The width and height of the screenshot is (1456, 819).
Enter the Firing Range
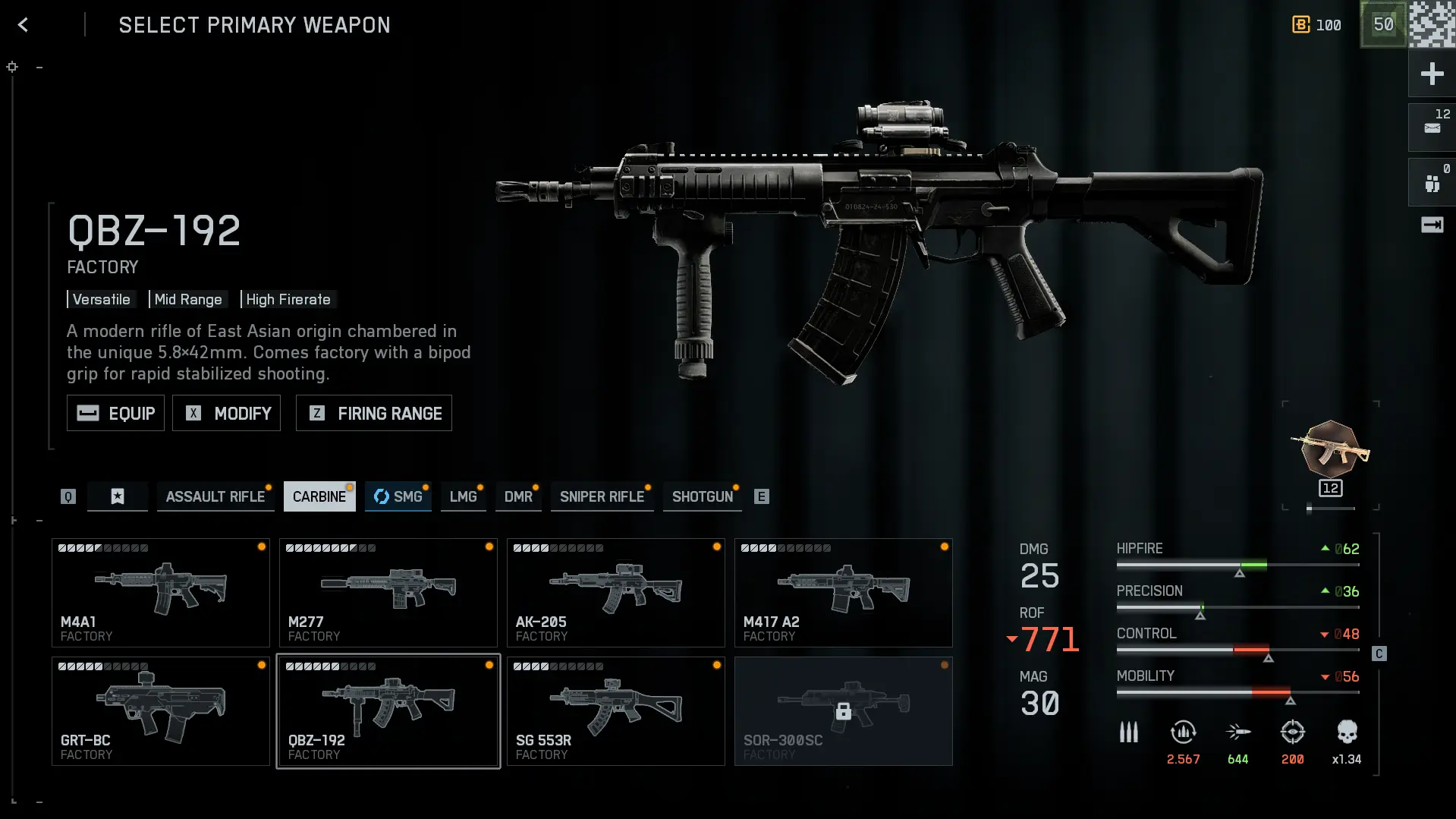tap(373, 413)
